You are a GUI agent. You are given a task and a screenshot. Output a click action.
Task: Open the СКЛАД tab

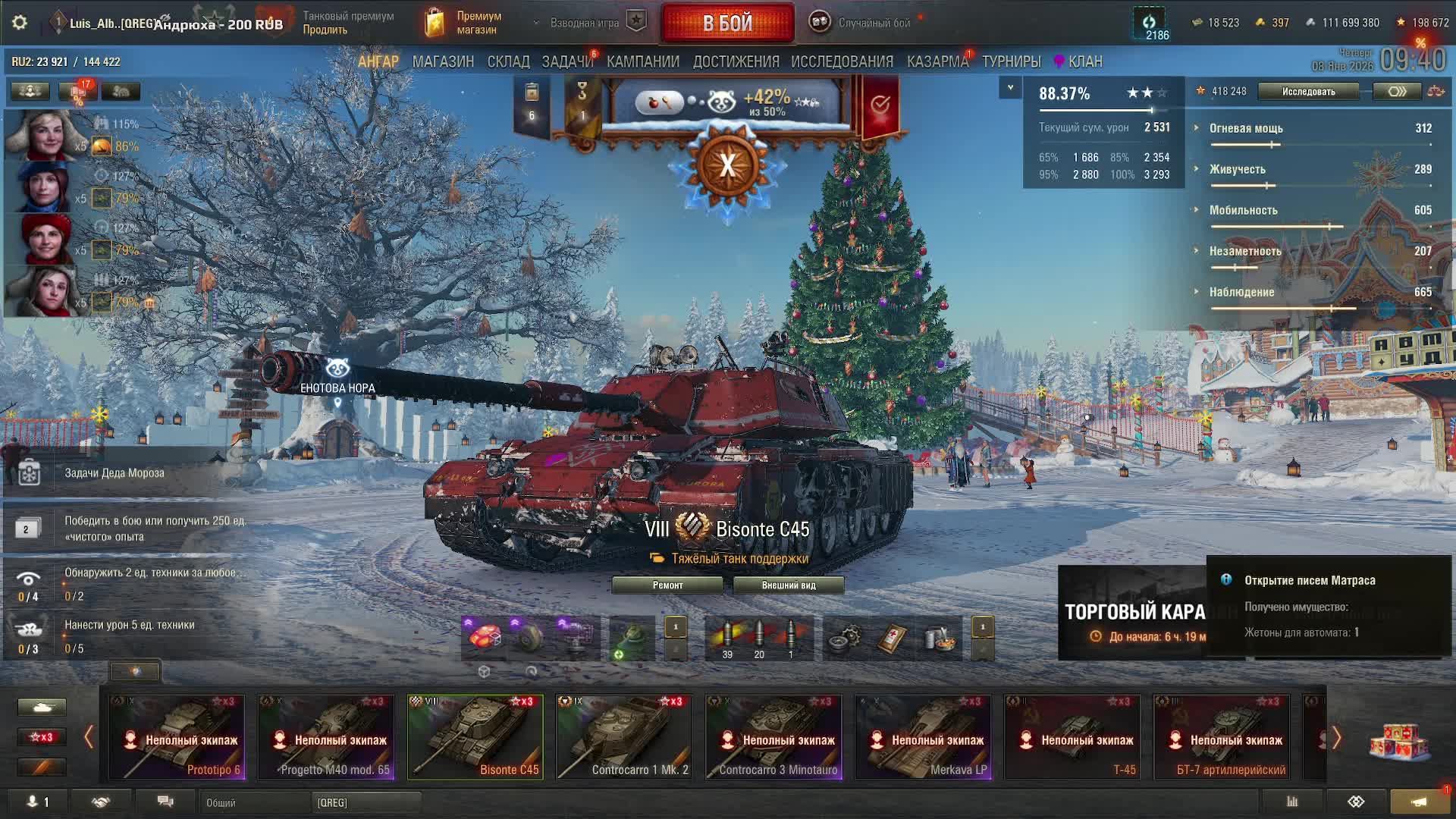pyautogui.click(x=508, y=61)
